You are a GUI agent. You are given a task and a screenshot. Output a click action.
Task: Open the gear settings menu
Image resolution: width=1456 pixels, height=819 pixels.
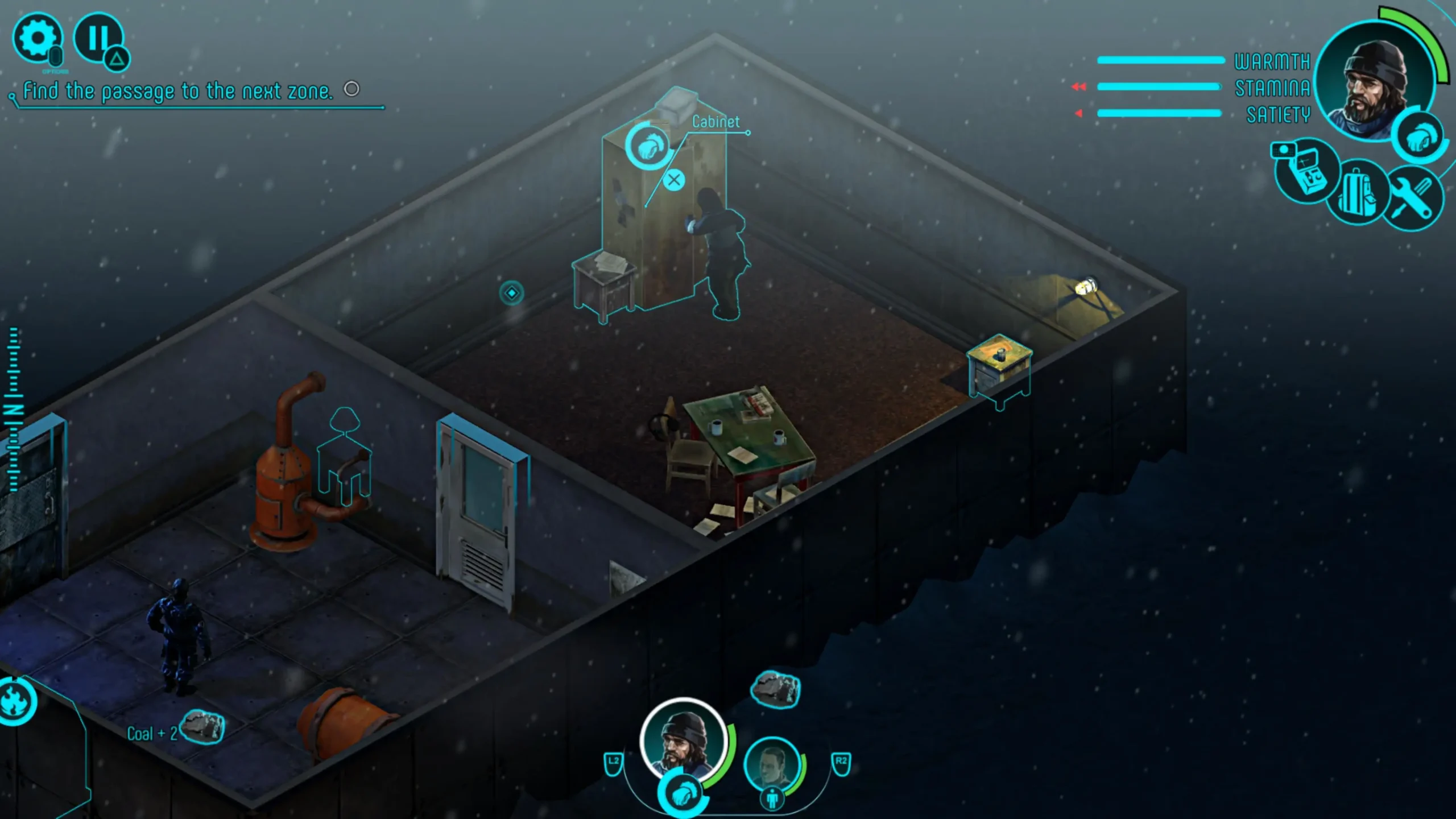click(37, 38)
